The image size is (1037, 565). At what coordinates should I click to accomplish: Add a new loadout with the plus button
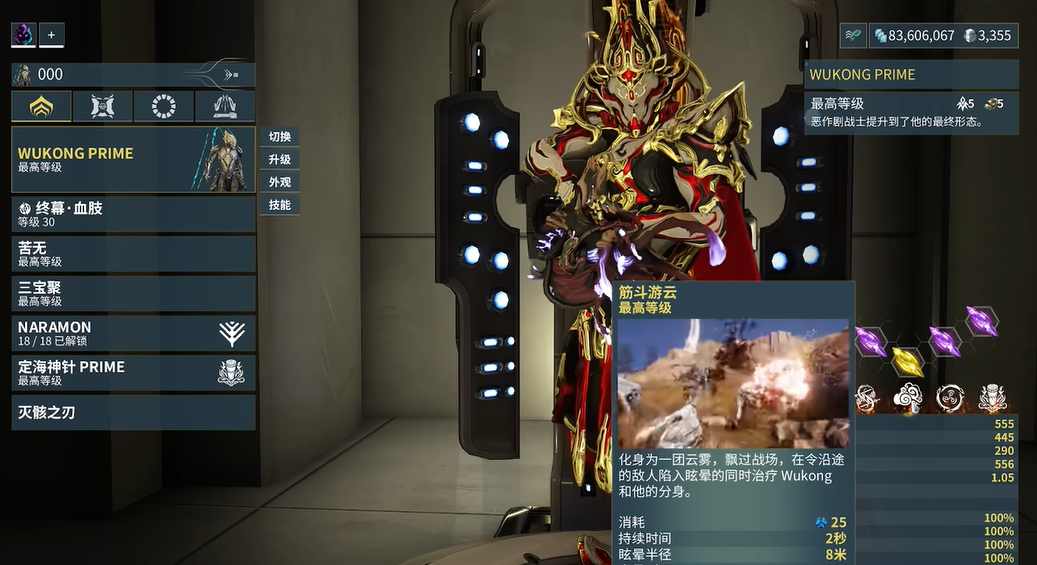point(51,35)
